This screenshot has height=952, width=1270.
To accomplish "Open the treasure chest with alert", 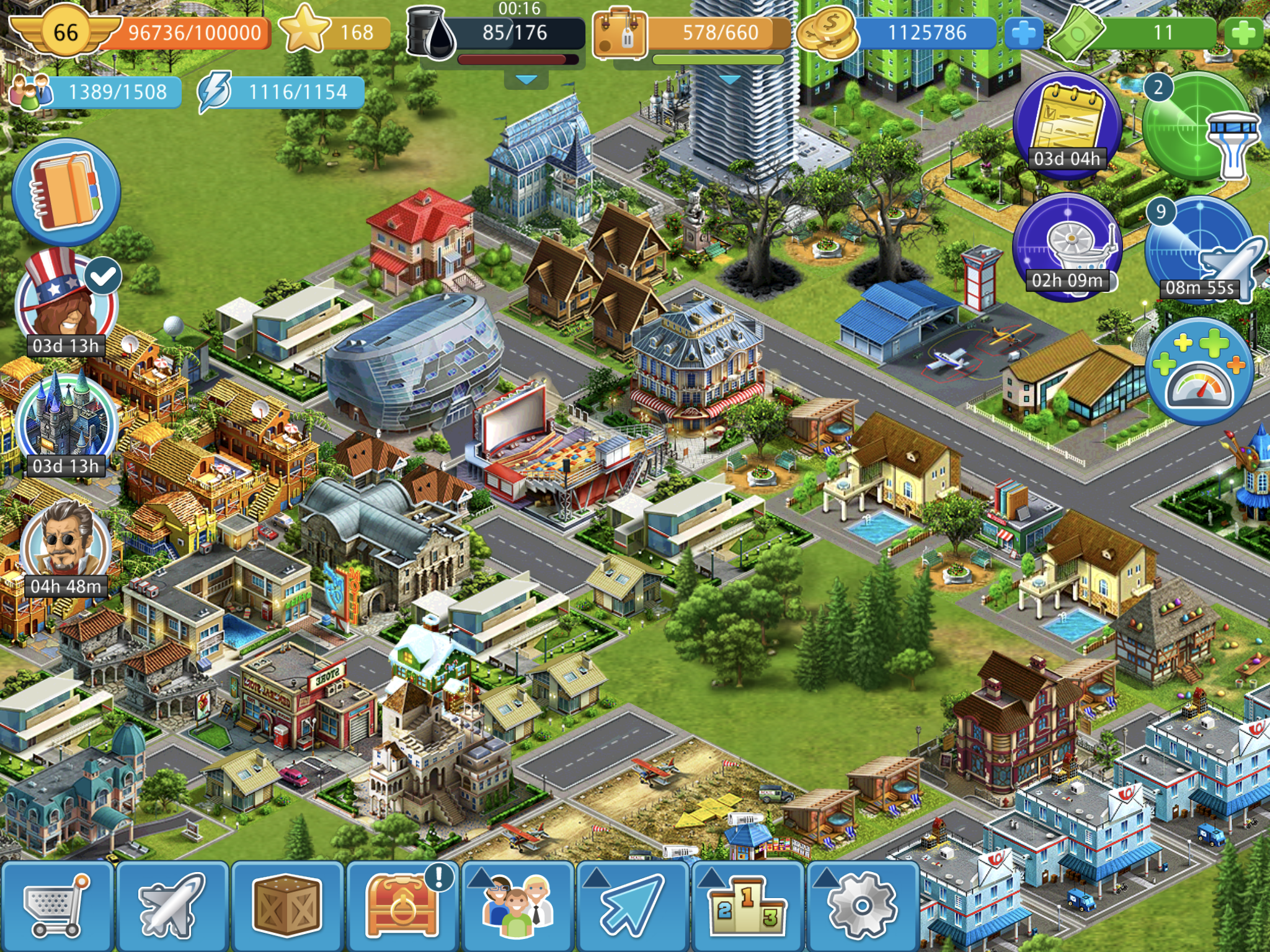I will pyautogui.click(x=402, y=906).
